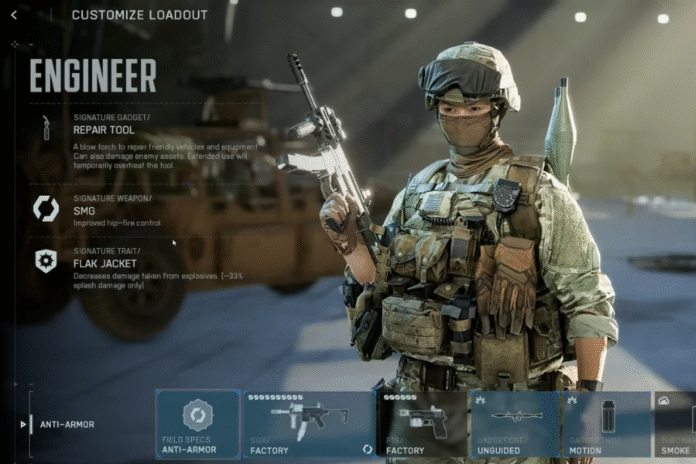Image resolution: width=696 pixels, height=464 pixels.
Task: Open the pistol sidearm slot
Action: [422, 423]
